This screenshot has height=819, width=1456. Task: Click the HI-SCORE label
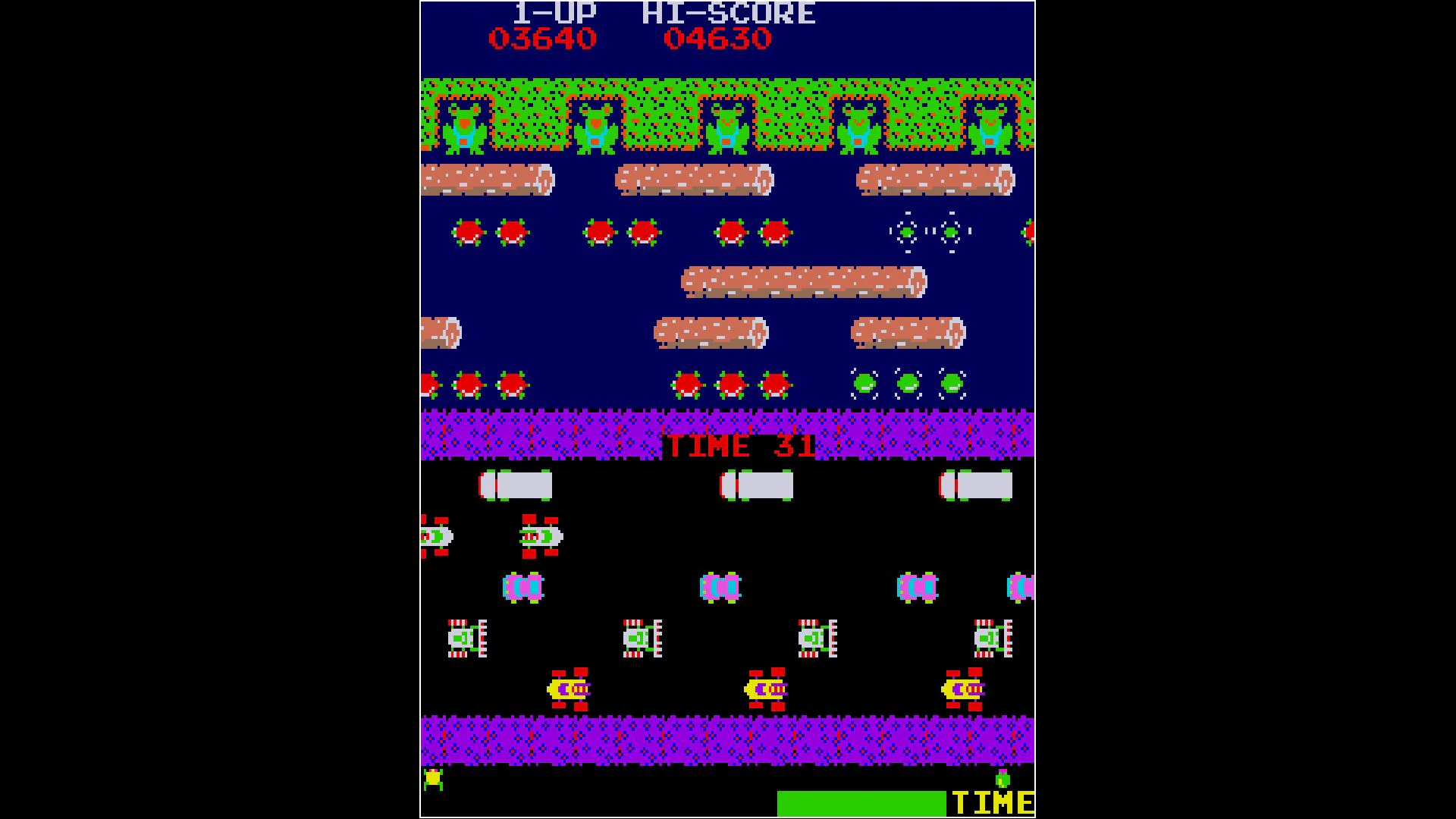(728, 11)
